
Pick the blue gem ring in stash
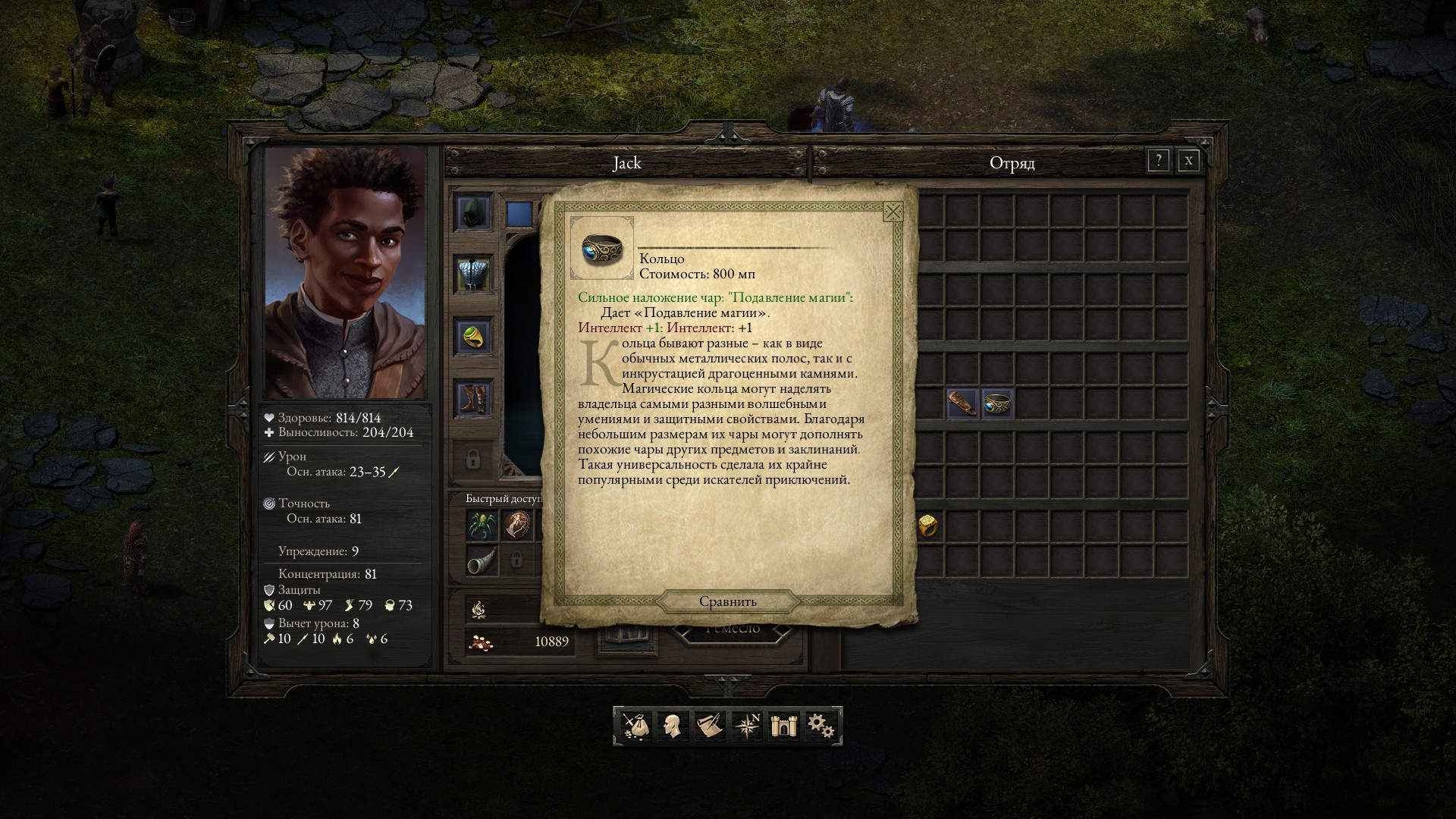tap(996, 403)
